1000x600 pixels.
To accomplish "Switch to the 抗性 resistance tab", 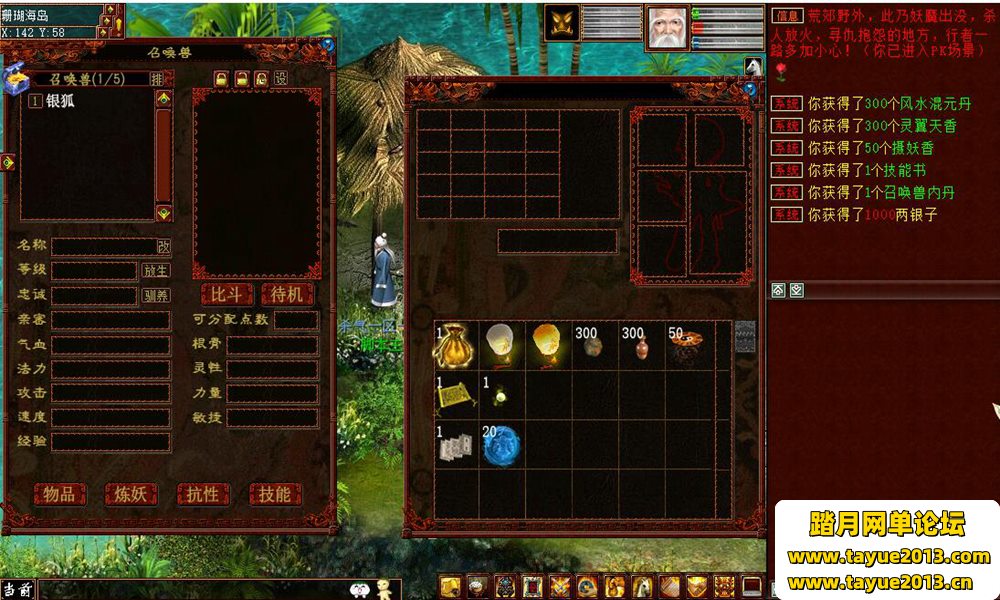I will pyautogui.click(x=203, y=494).
